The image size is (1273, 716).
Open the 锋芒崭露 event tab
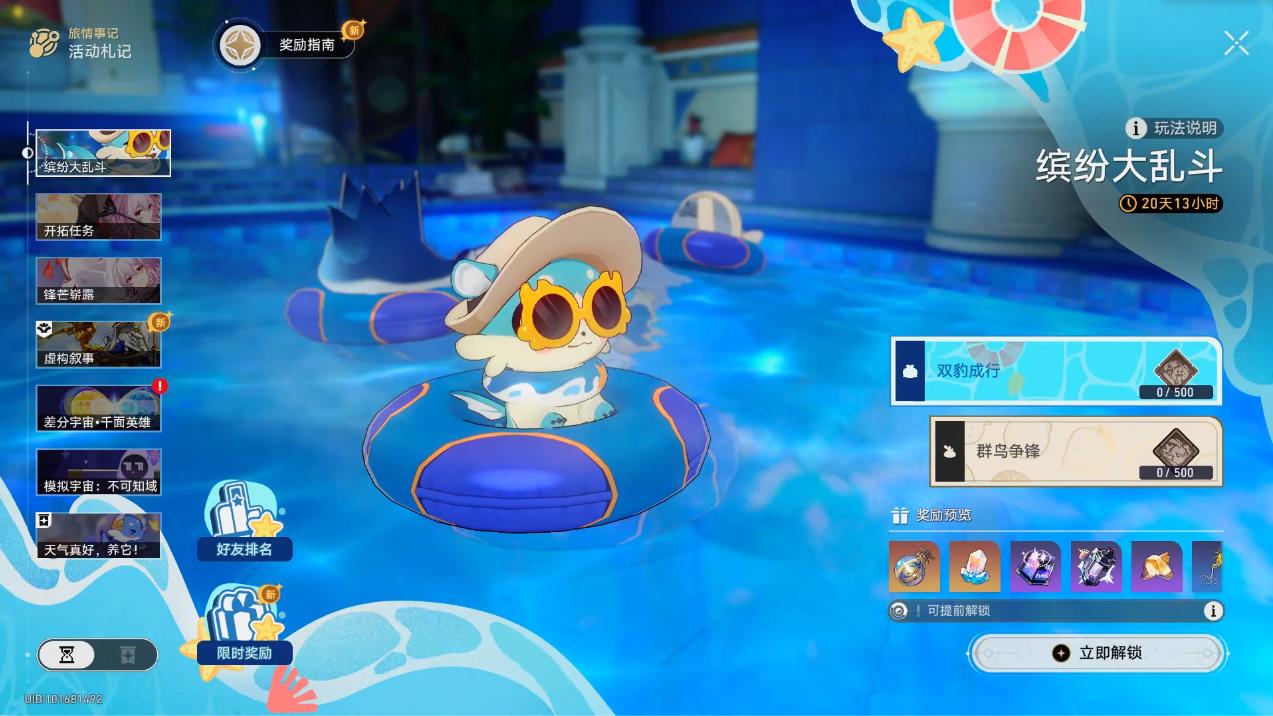click(x=98, y=280)
